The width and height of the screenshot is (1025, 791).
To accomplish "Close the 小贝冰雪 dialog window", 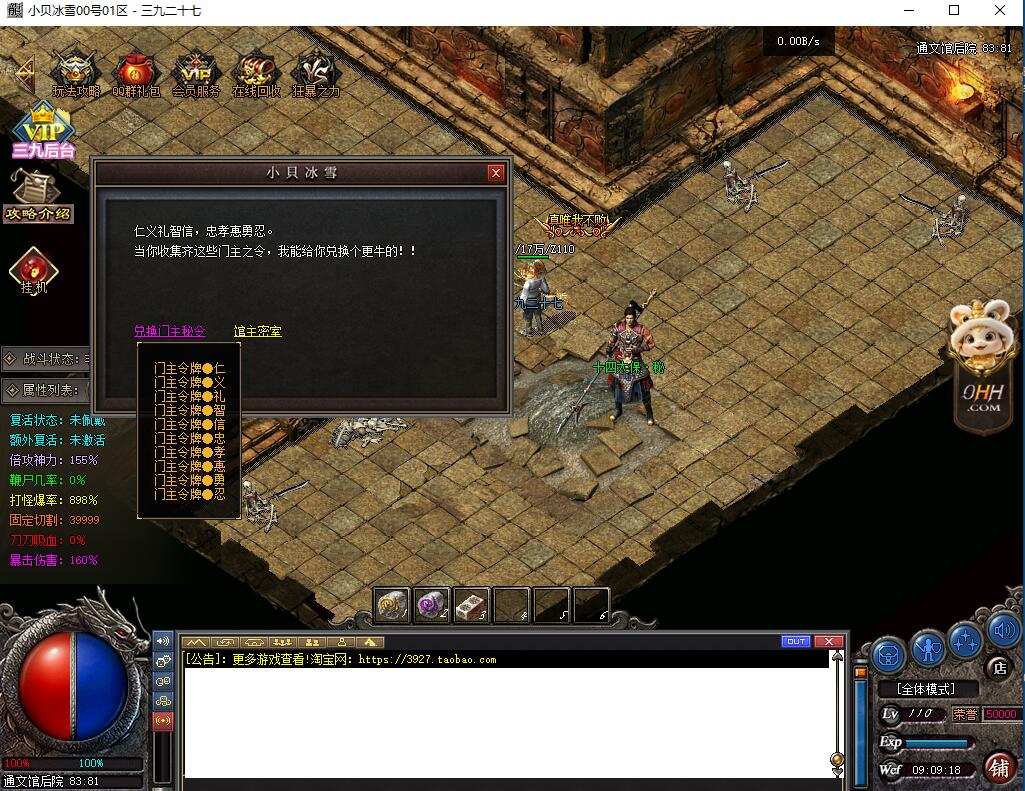I will coord(495,173).
